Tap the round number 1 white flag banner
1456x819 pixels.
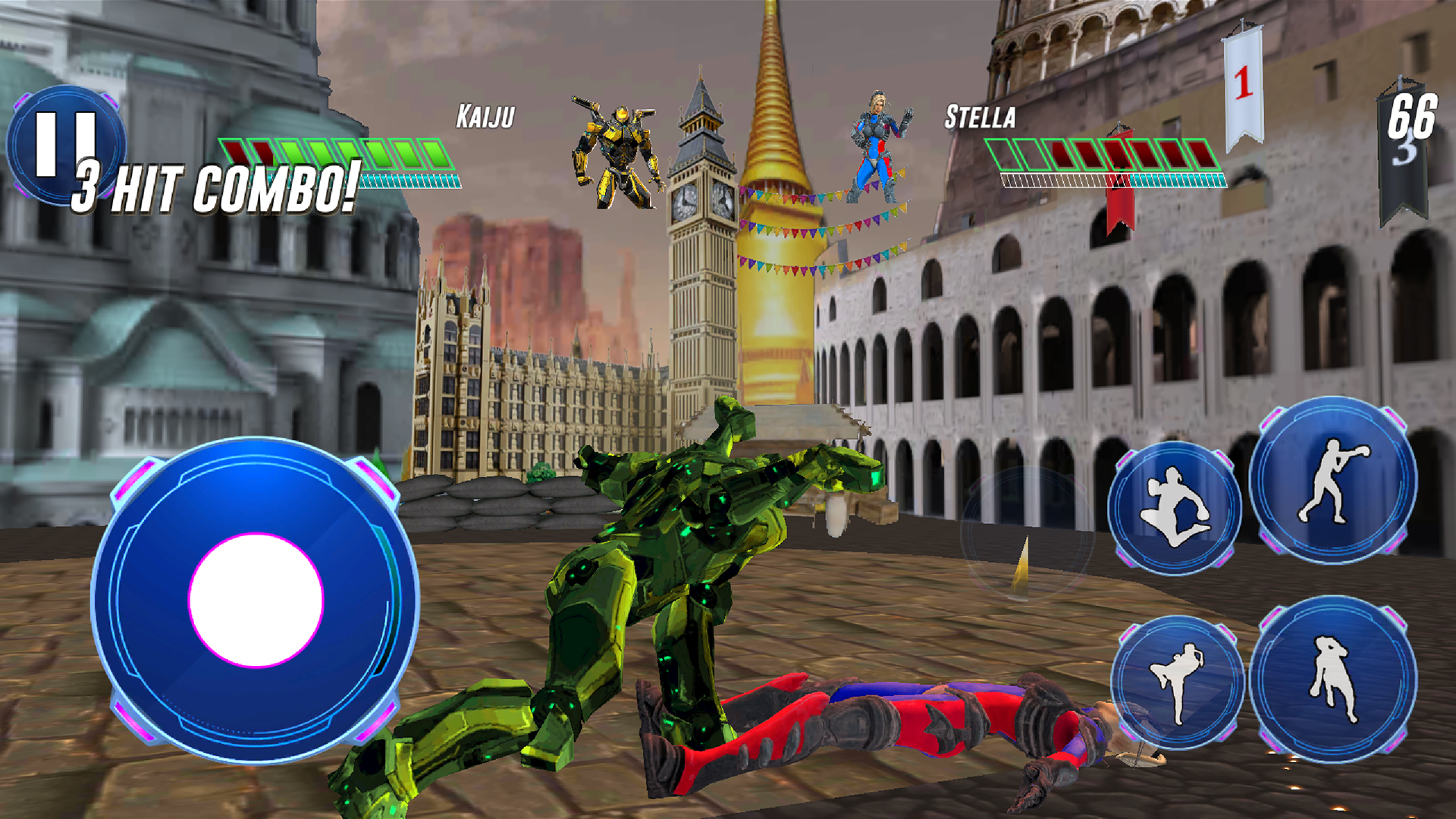(x=1242, y=83)
